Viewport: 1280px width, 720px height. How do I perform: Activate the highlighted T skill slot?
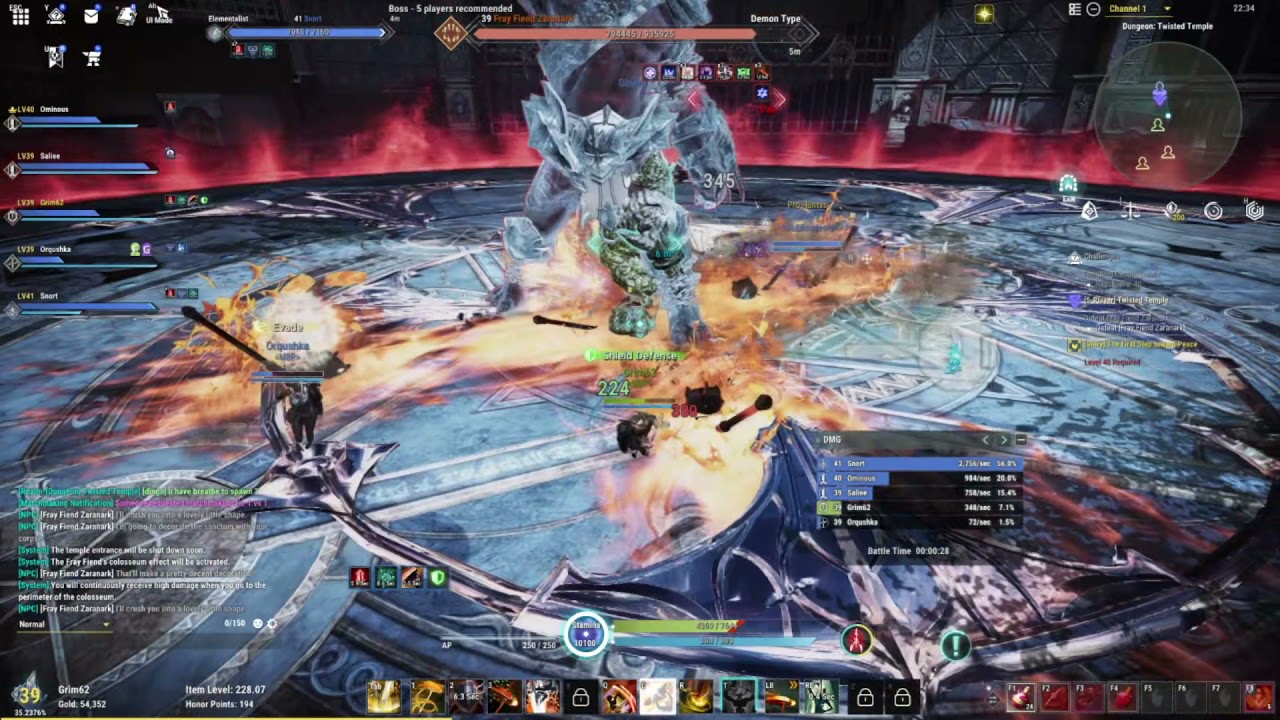coord(739,696)
